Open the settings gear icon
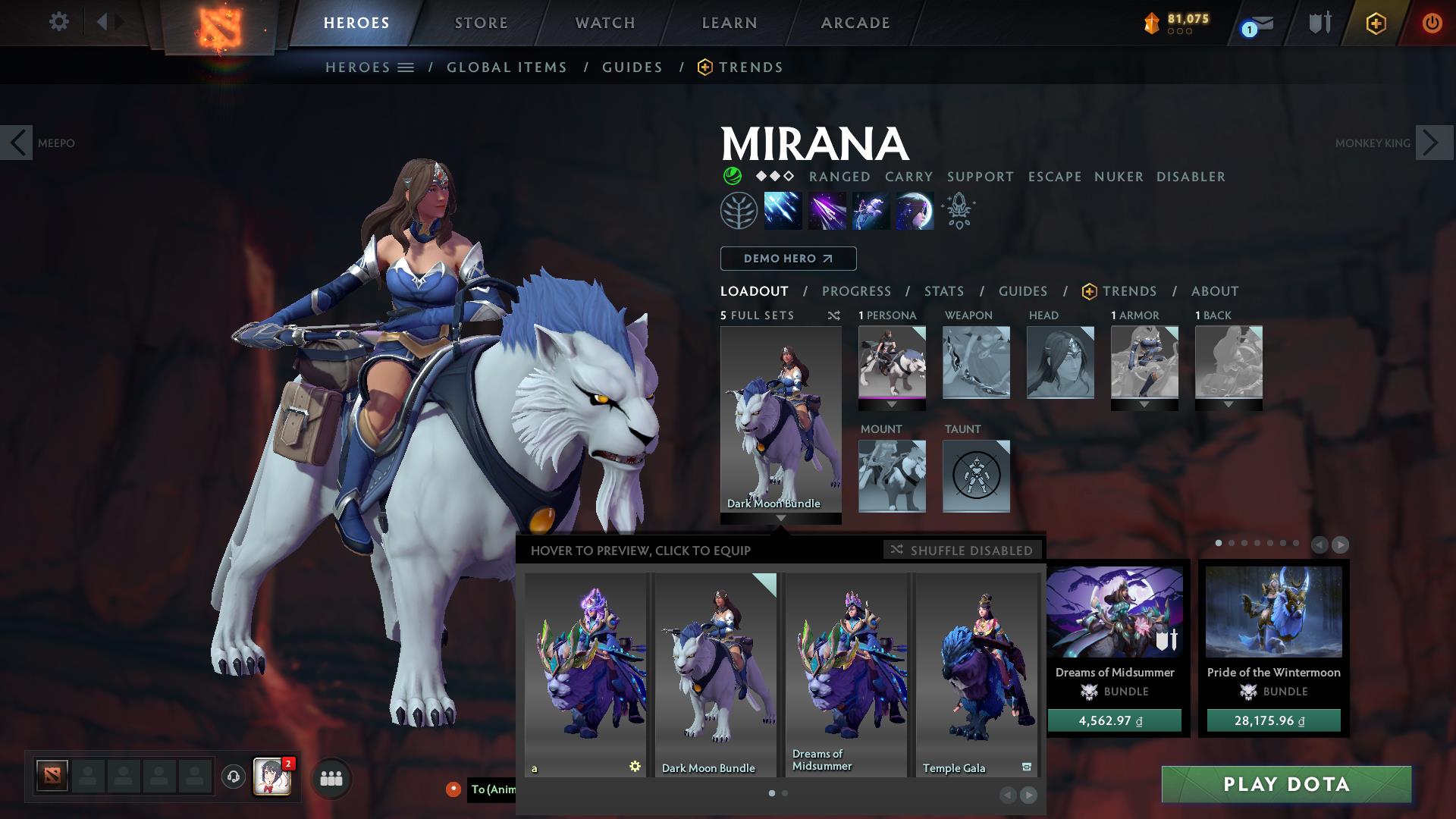This screenshot has height=819, width=1456. click(x=59, y=22)
